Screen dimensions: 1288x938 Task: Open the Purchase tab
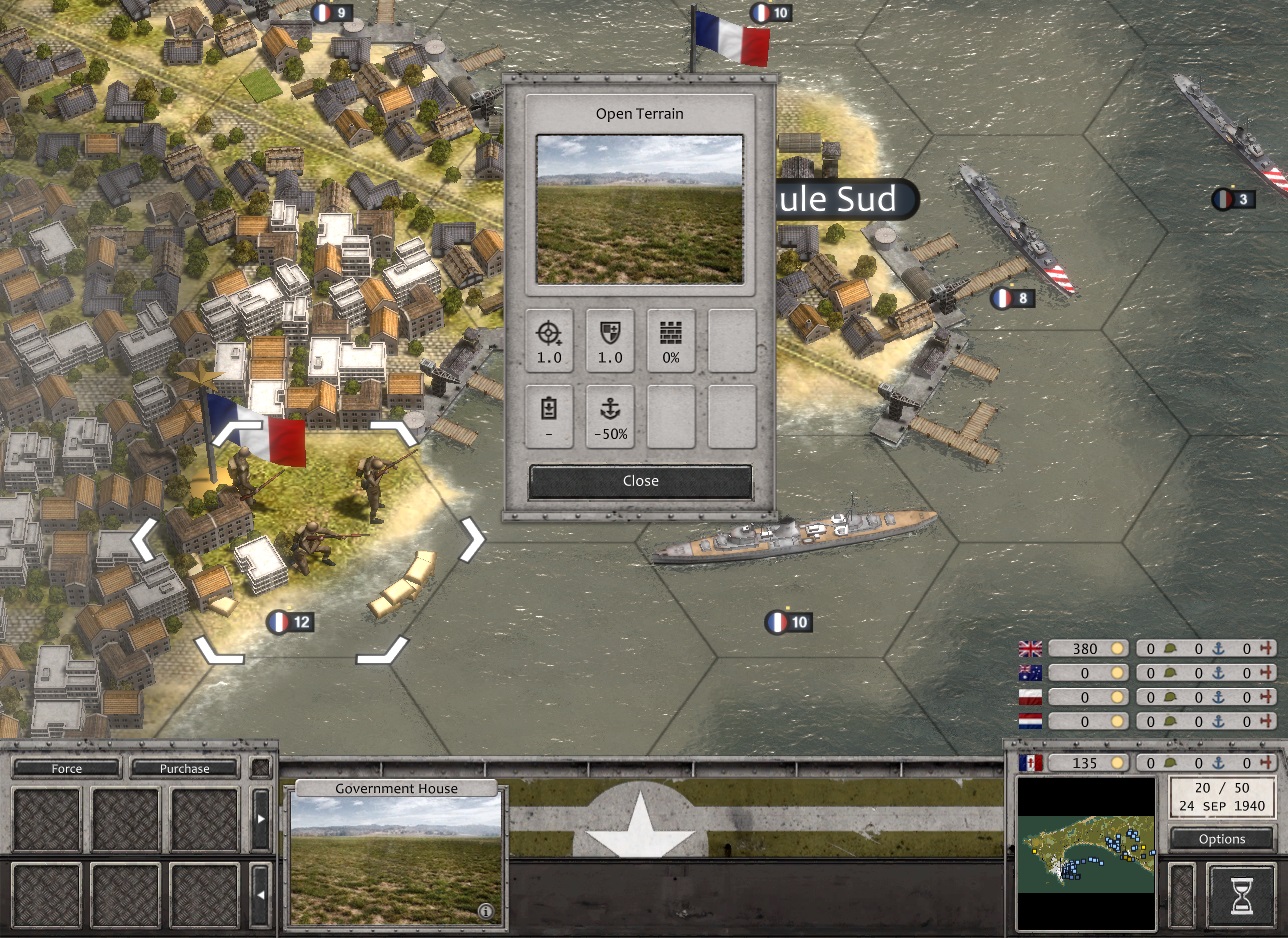pyautogui.click(x=183, y=768)
